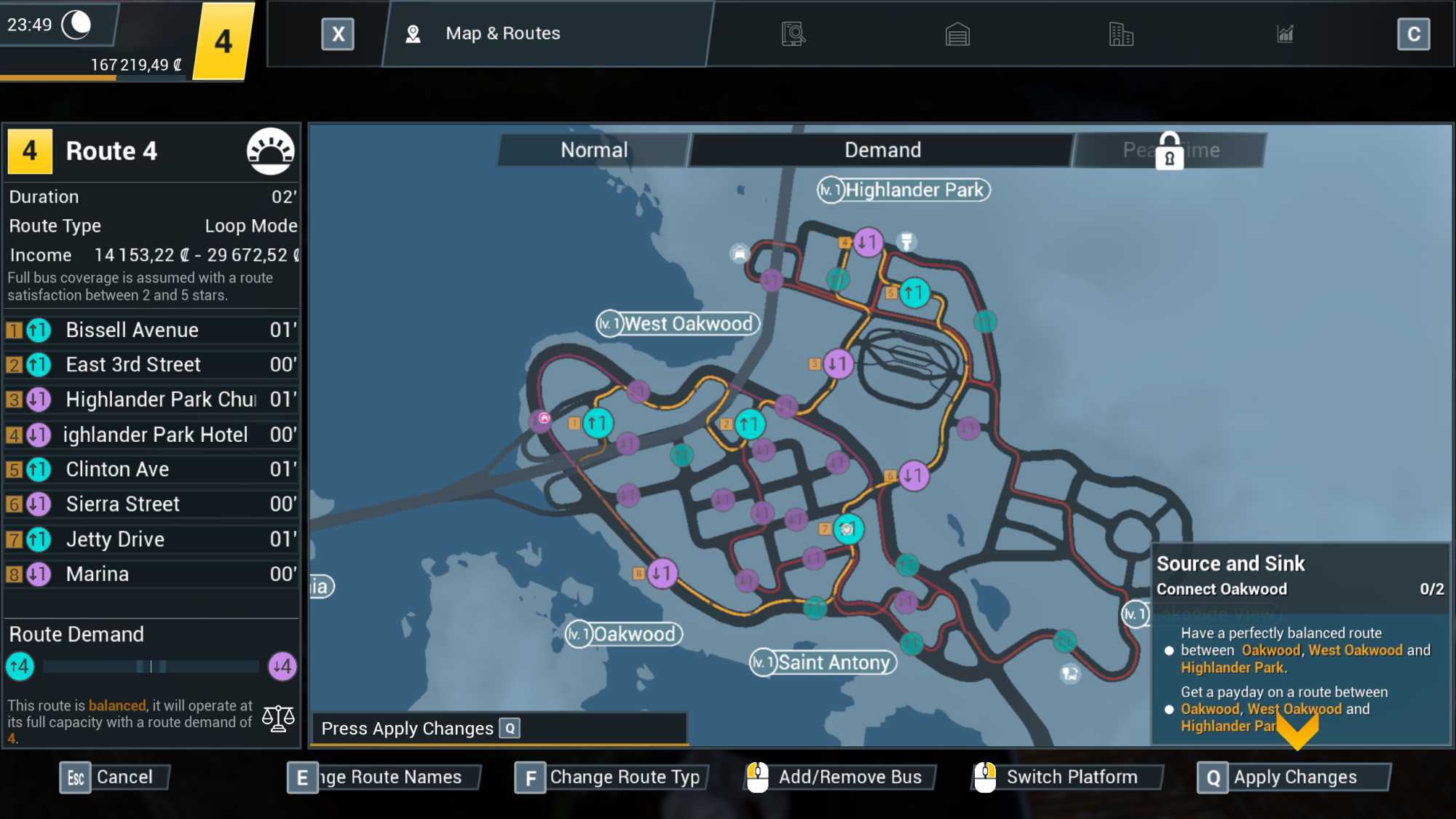Click the Route Demand balance slider

(x=149, y=666)
